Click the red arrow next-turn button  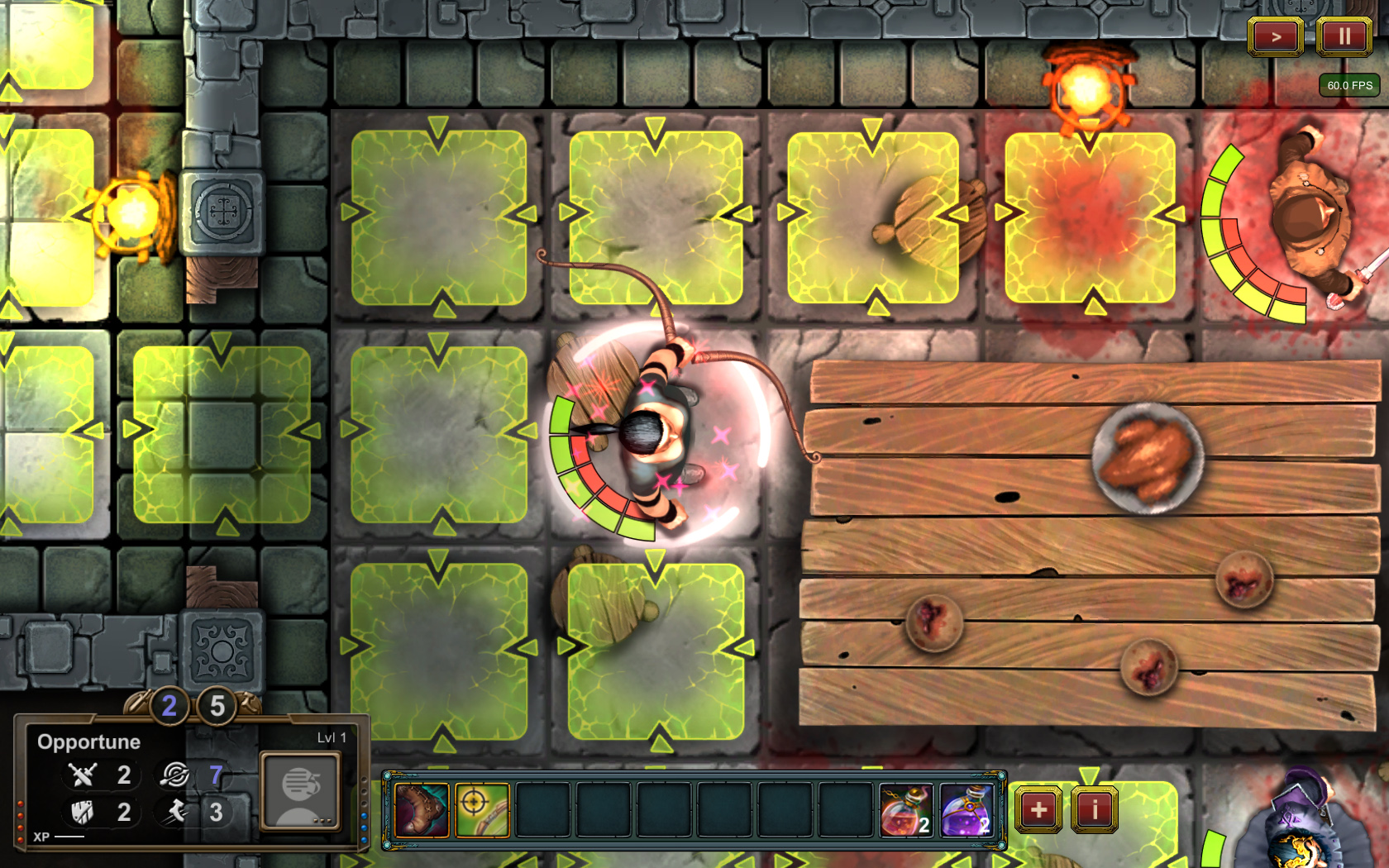1276,36
